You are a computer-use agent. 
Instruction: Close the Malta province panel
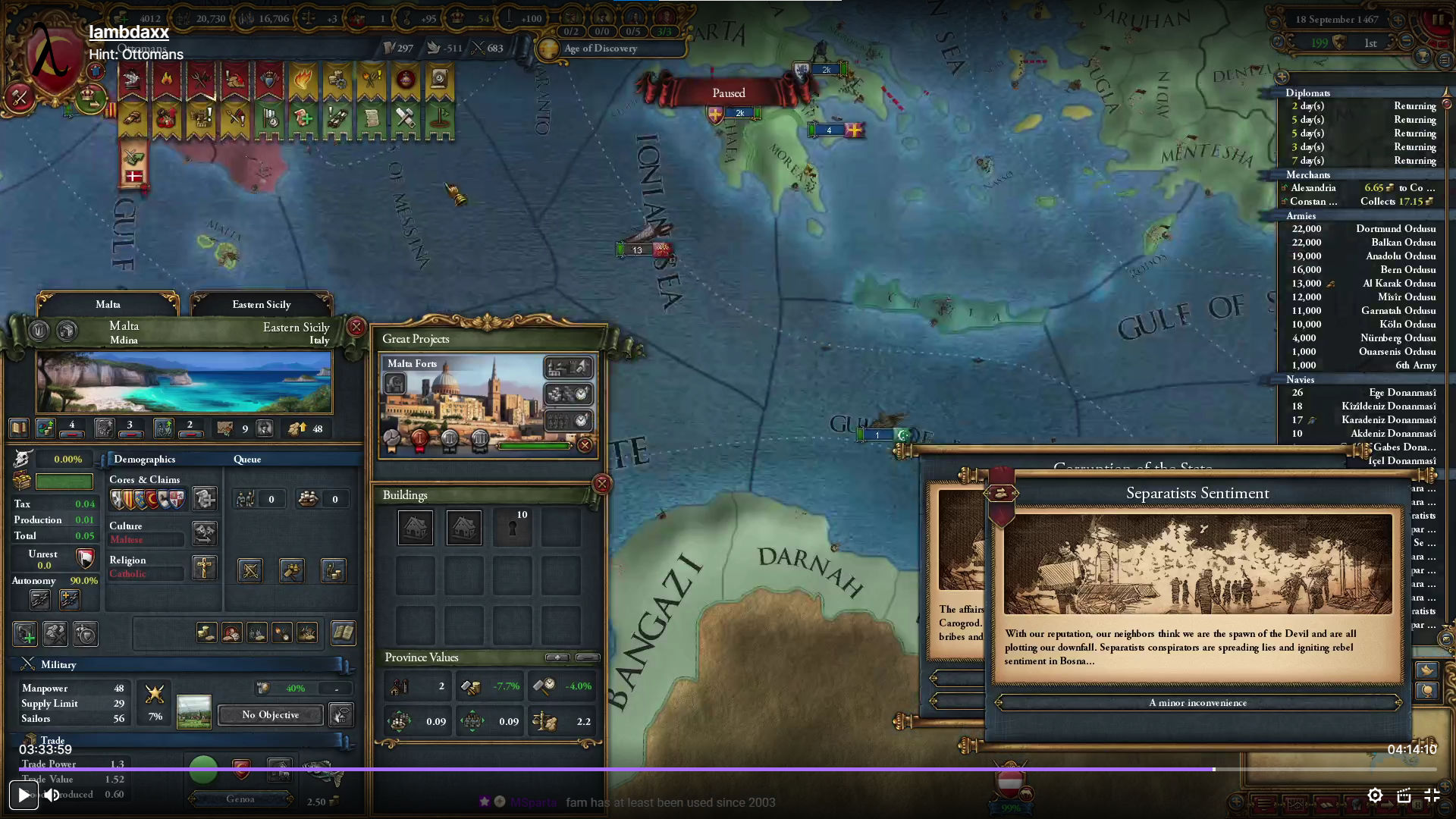pos(356,327)
